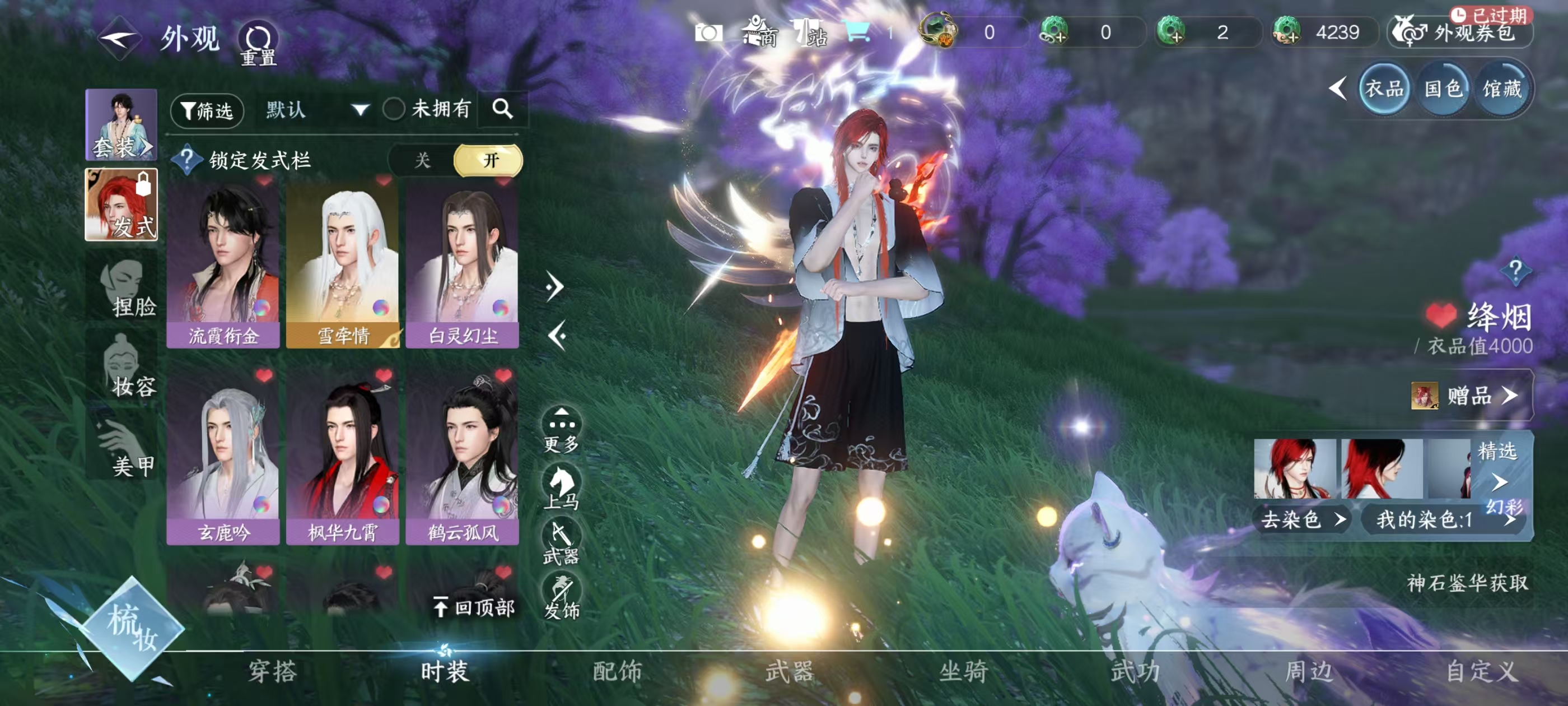Select the 玄鹿吟 silver hairstyle
Screen dimensions: 1568x706
(223, 457)
